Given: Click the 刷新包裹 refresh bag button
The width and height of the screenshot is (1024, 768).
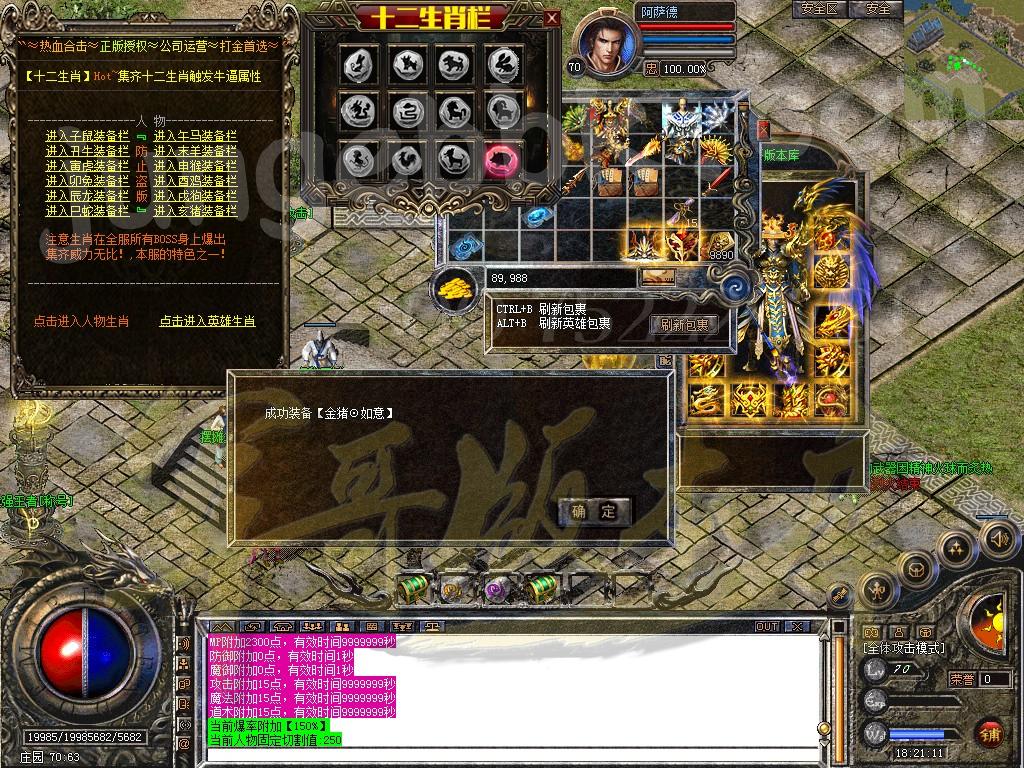Looking at the screenshot, I should (x=684, y=324).
